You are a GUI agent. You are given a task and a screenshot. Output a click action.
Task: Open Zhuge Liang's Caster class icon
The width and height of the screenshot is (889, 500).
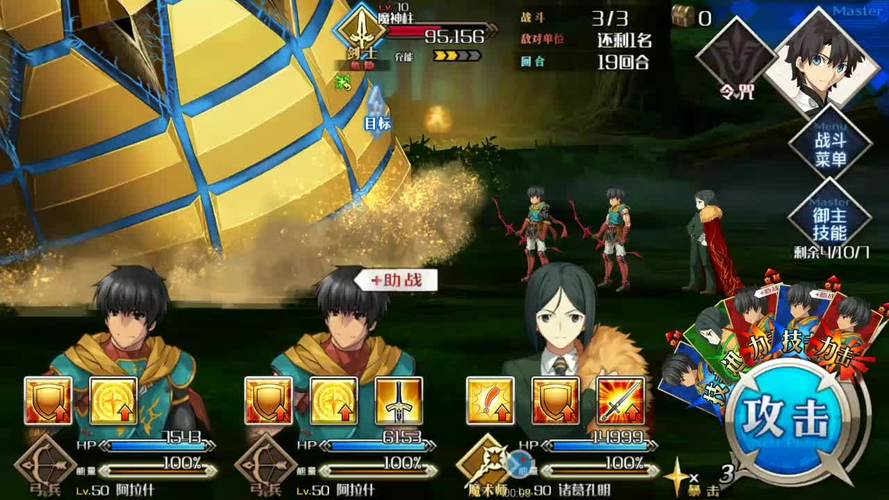[483, 463]
